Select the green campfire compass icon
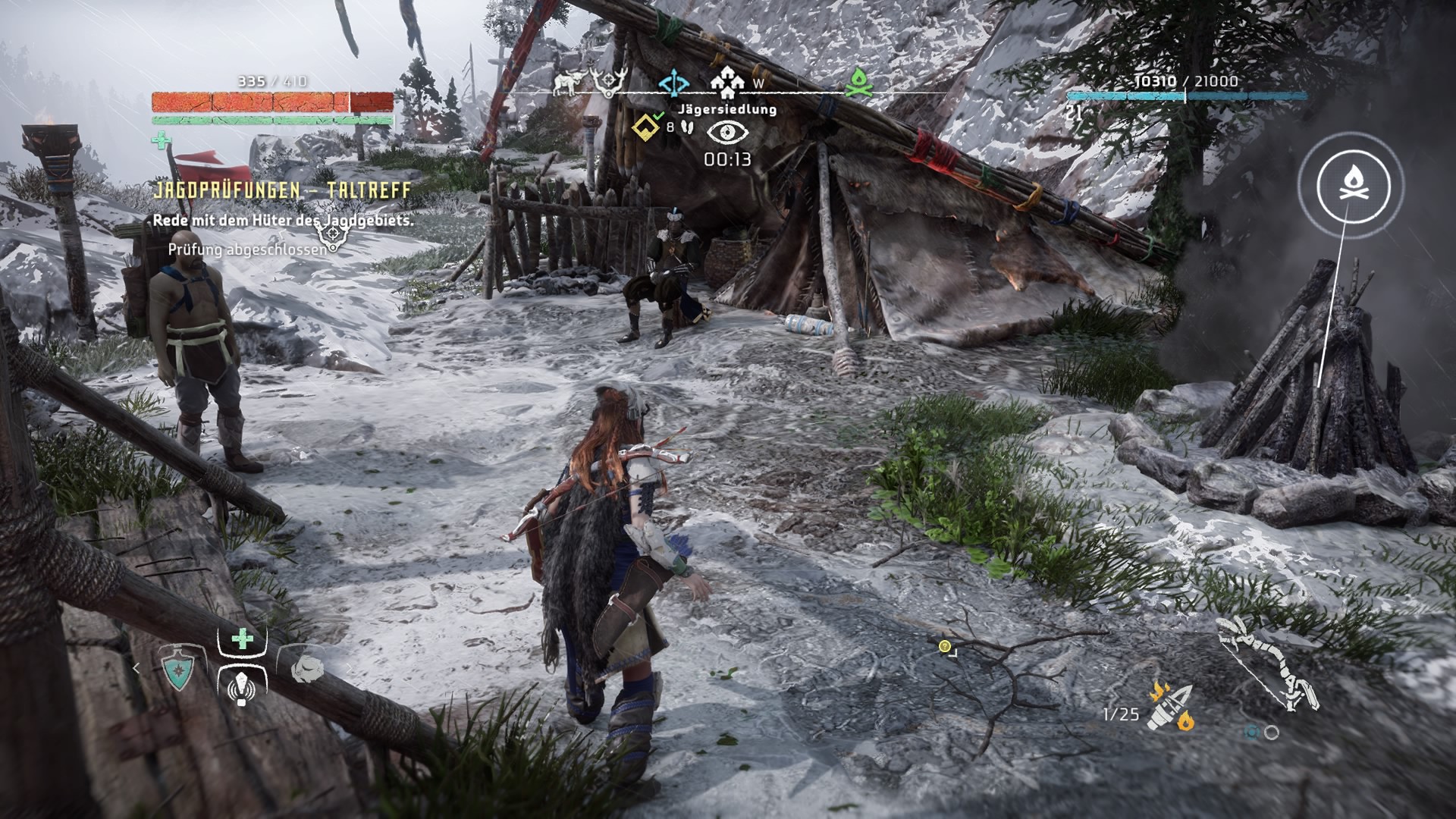This screenshot has width=1456, height=819. pyautogui.click(x=859, y=83)
